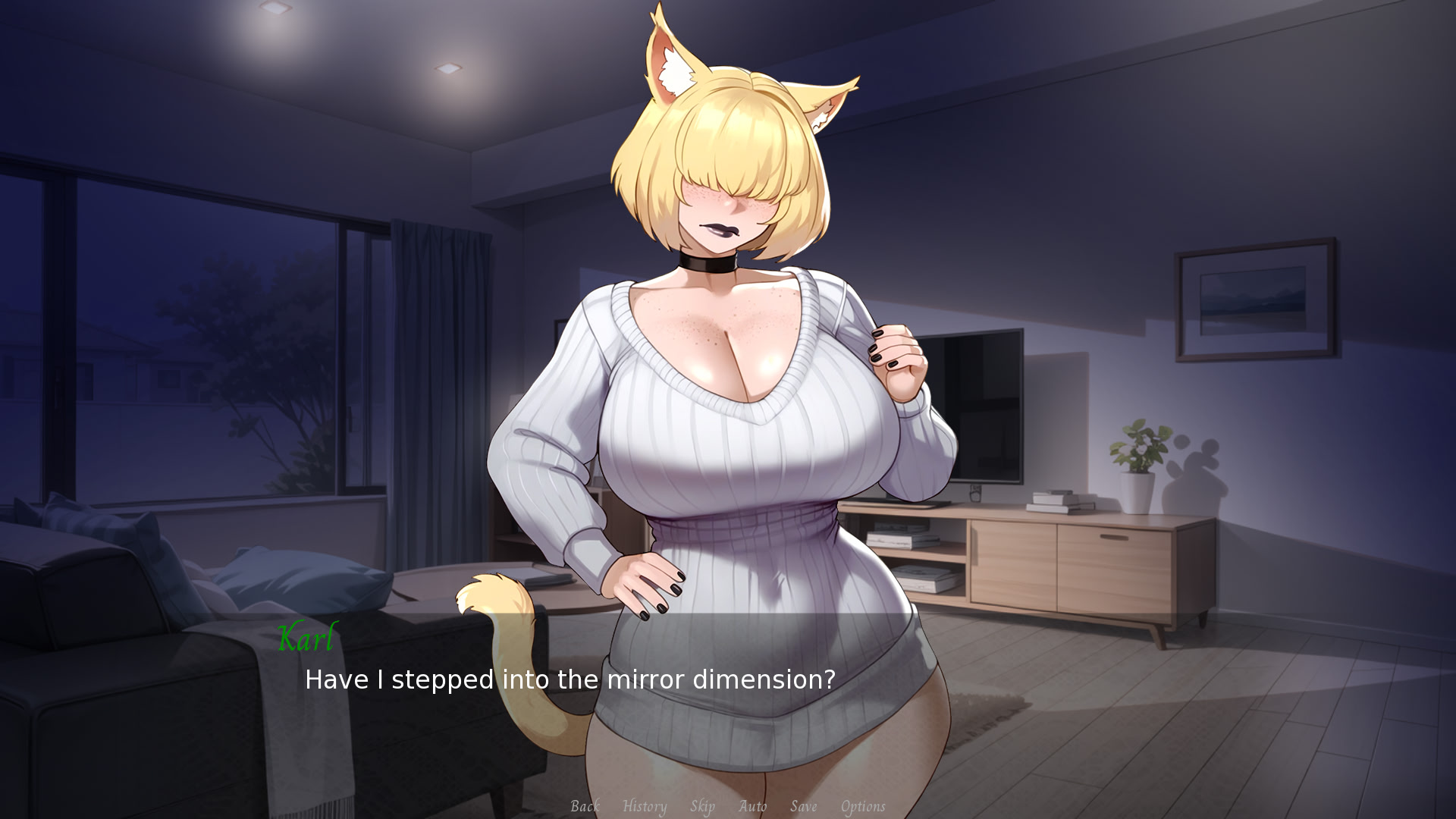This screenshot has width=1456, height=819.
Task: Toggle Auto-play mode
Action: tap(752, 806)
